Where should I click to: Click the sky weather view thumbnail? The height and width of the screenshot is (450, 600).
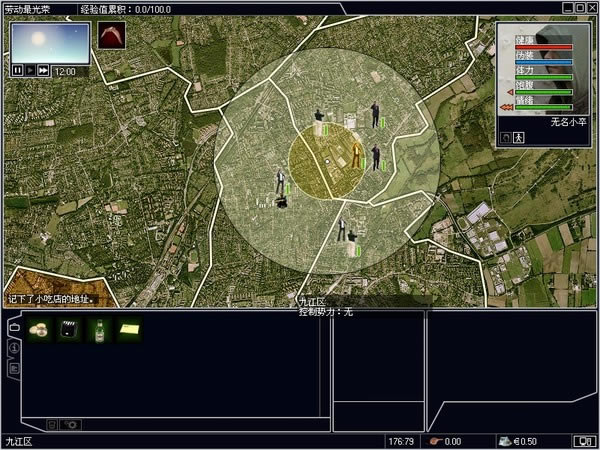pos(50,42)
